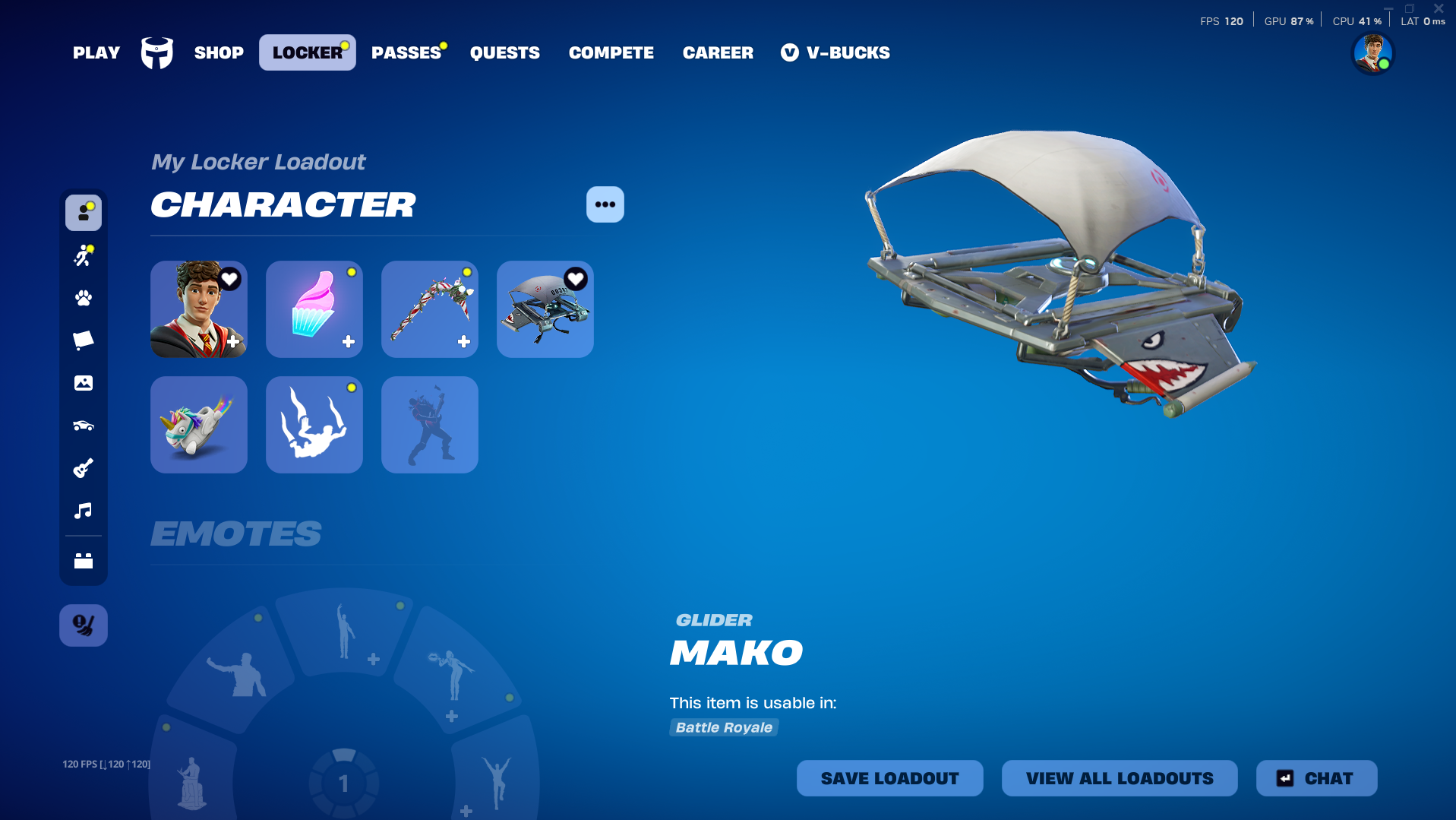Pick the Mako glider slot

point(545,309)
